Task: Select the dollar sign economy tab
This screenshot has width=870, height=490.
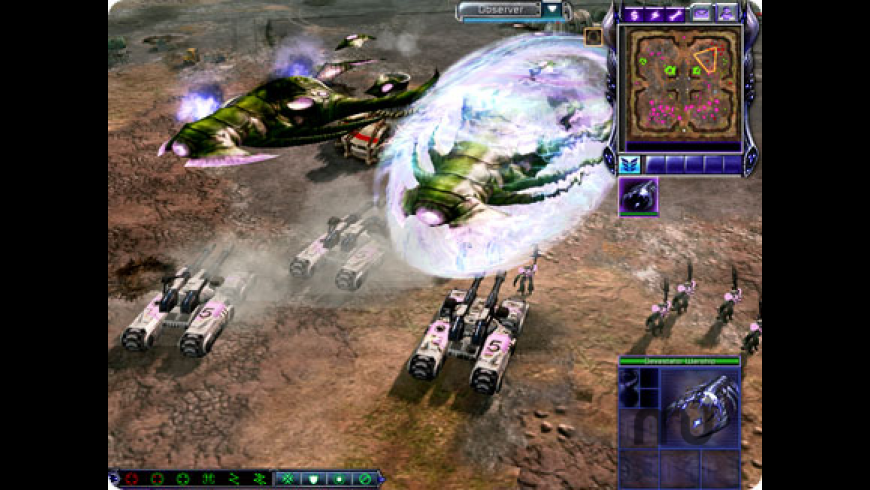Action: click(632, 13)
